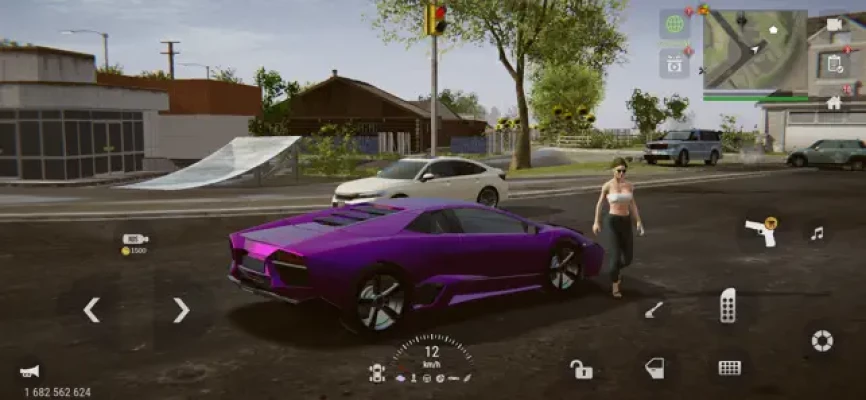Step on the gas pedal
This screenshot has height=400, width=866.
(x=728, y=306)
